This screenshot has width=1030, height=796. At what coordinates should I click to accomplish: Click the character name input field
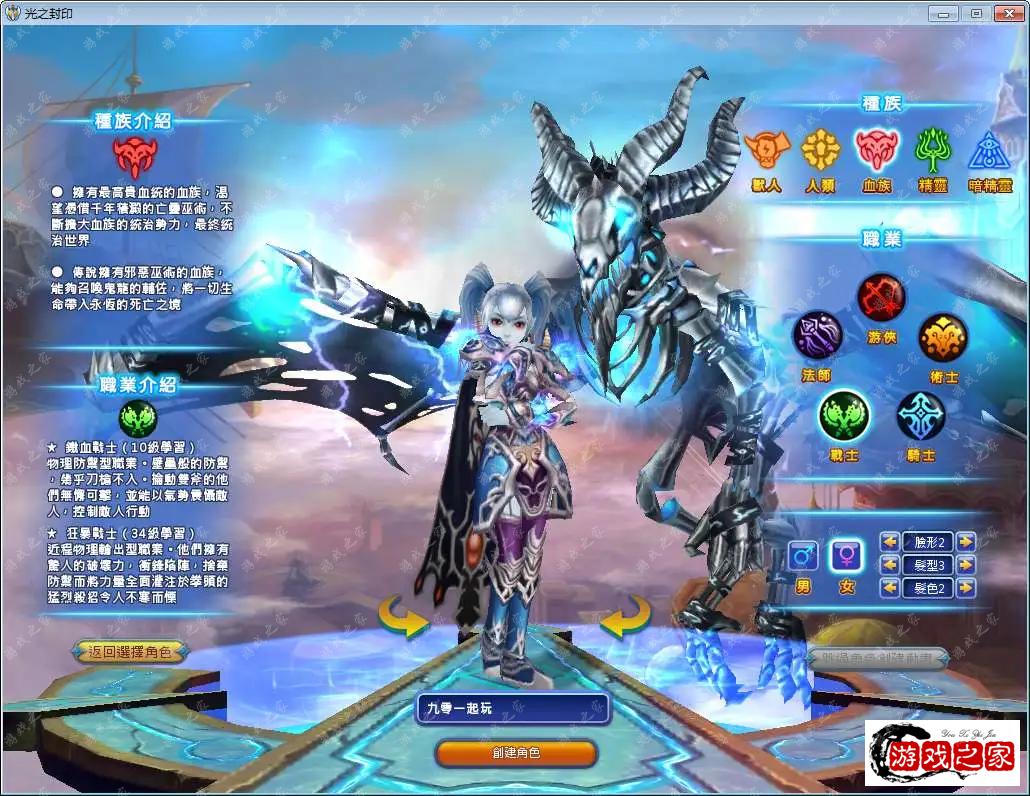pyautogui.click(x=513, y=708)
